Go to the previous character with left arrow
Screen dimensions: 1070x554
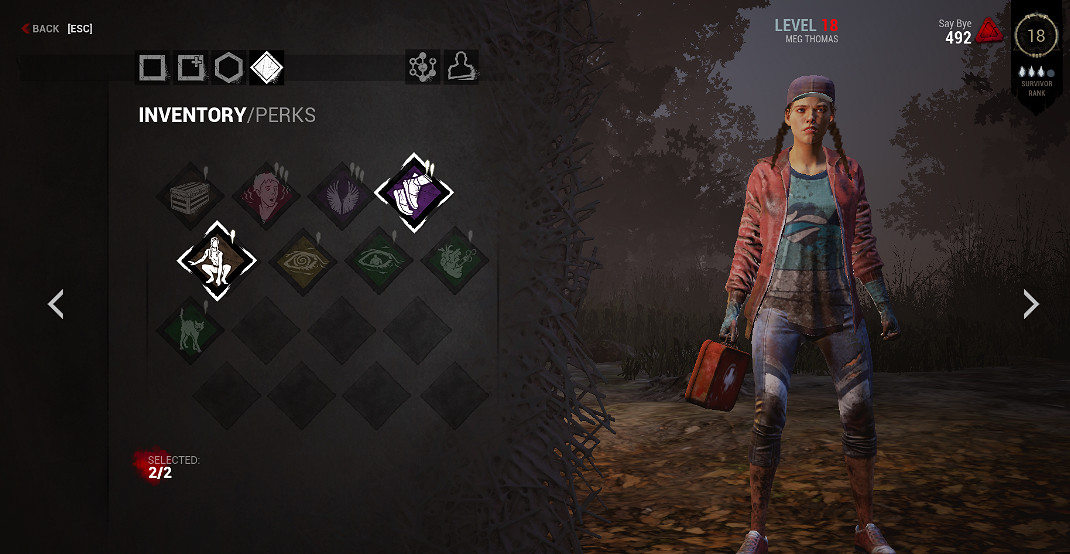click(x=56, y=304)
